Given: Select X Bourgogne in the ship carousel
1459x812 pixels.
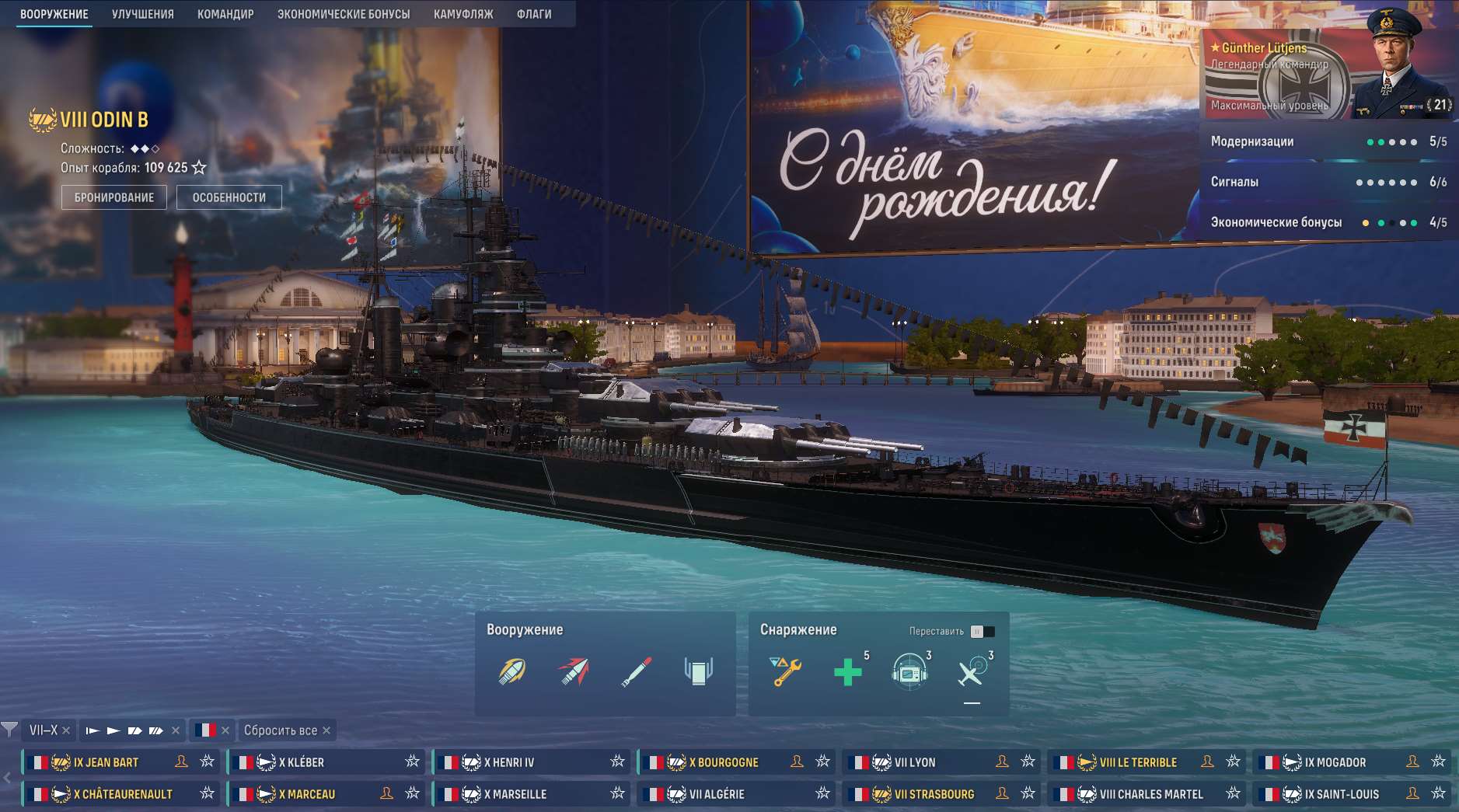Looking at the screenshot, I should click(723, 762).
